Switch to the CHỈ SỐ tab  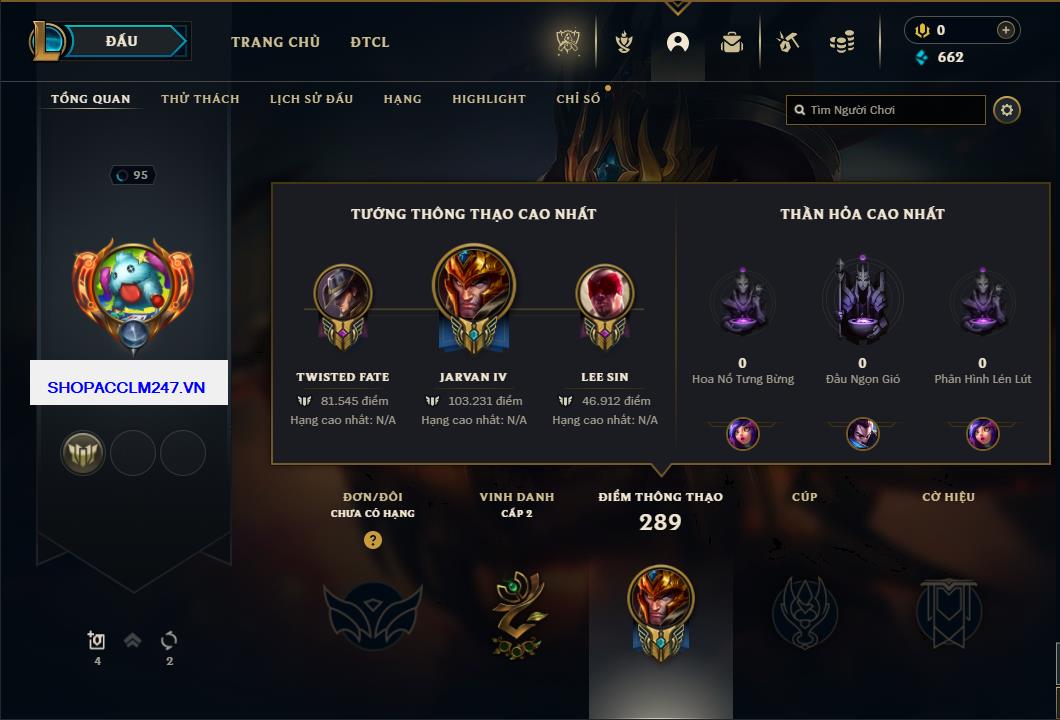[578, 99]
